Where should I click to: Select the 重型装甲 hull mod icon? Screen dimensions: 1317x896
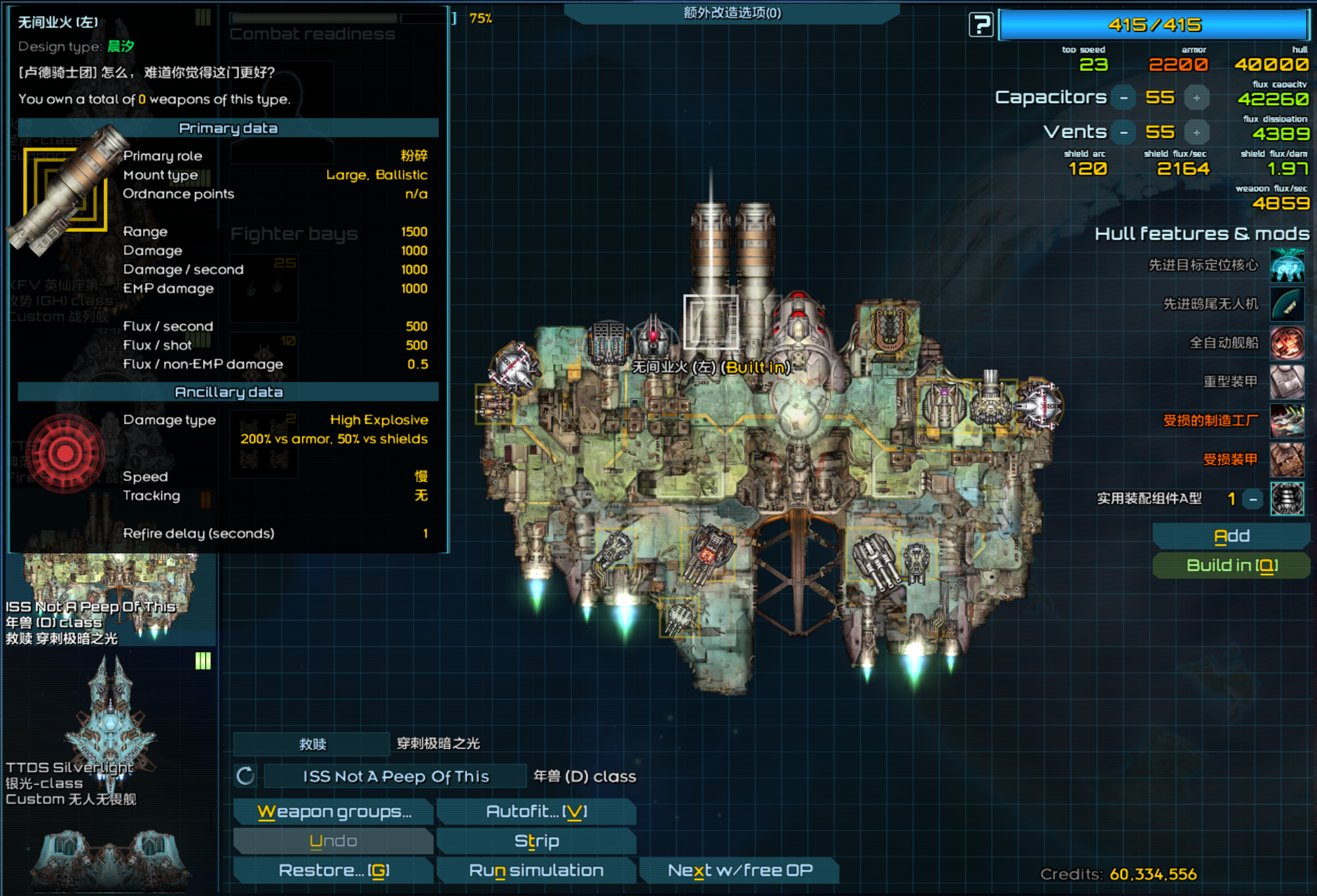(1288, 382)
